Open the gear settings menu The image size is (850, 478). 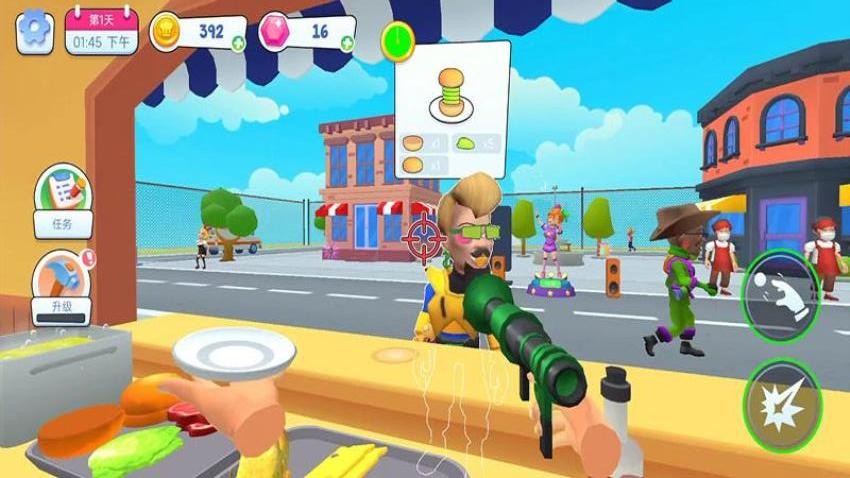34,31
